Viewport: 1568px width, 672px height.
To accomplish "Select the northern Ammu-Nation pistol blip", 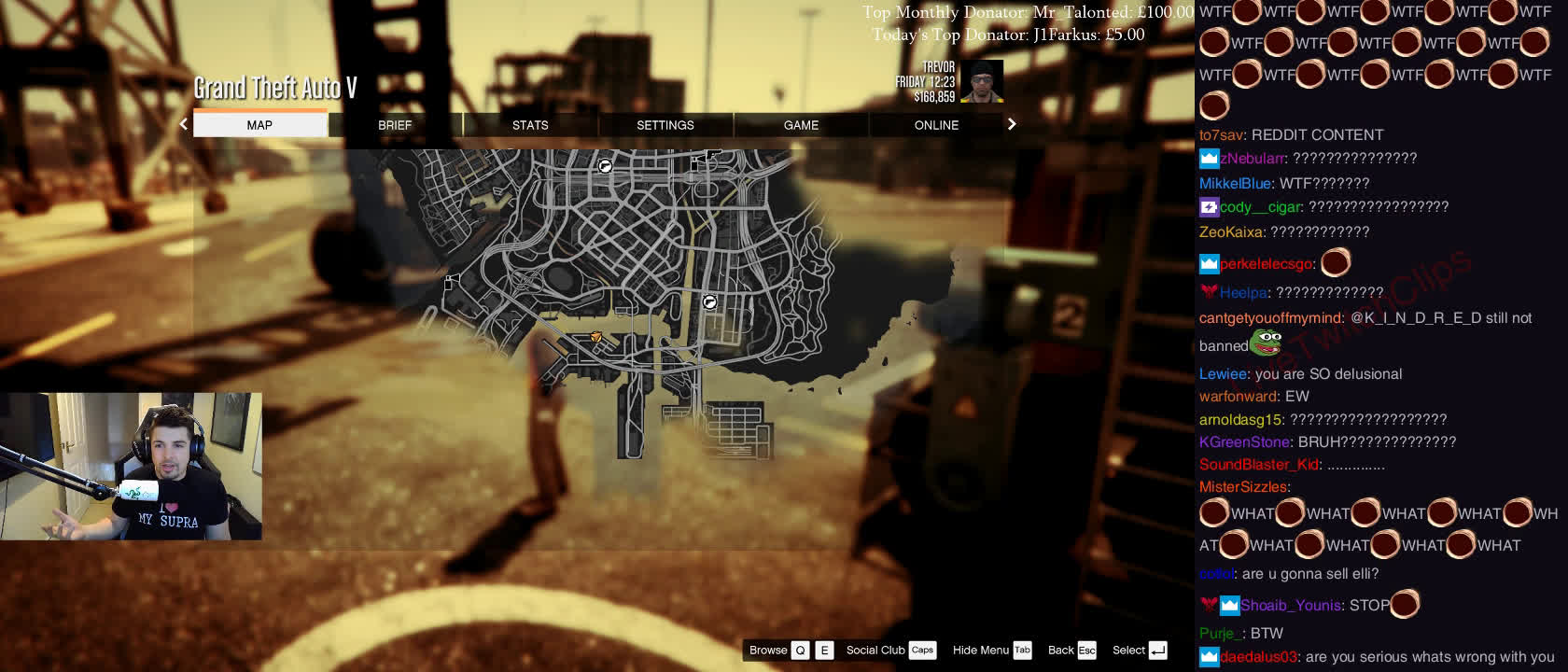I will (605, 166).
